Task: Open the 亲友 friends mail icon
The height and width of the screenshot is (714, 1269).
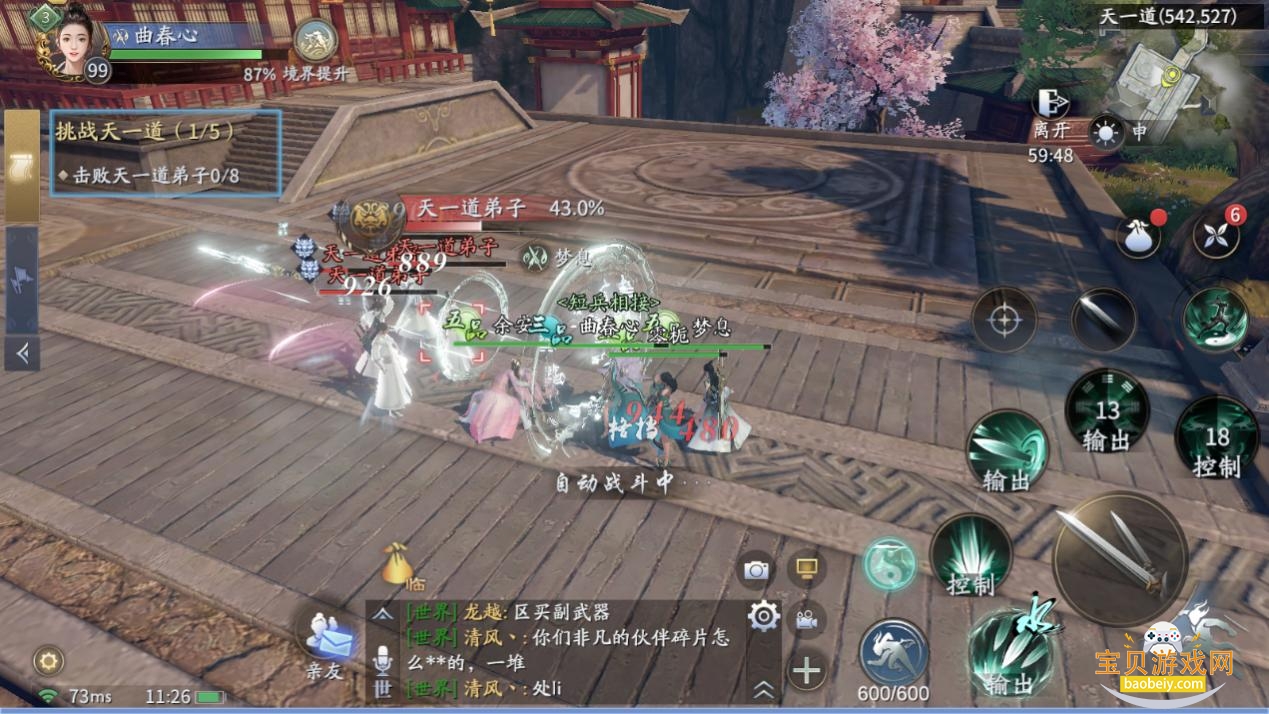Action: coord(324,640)
